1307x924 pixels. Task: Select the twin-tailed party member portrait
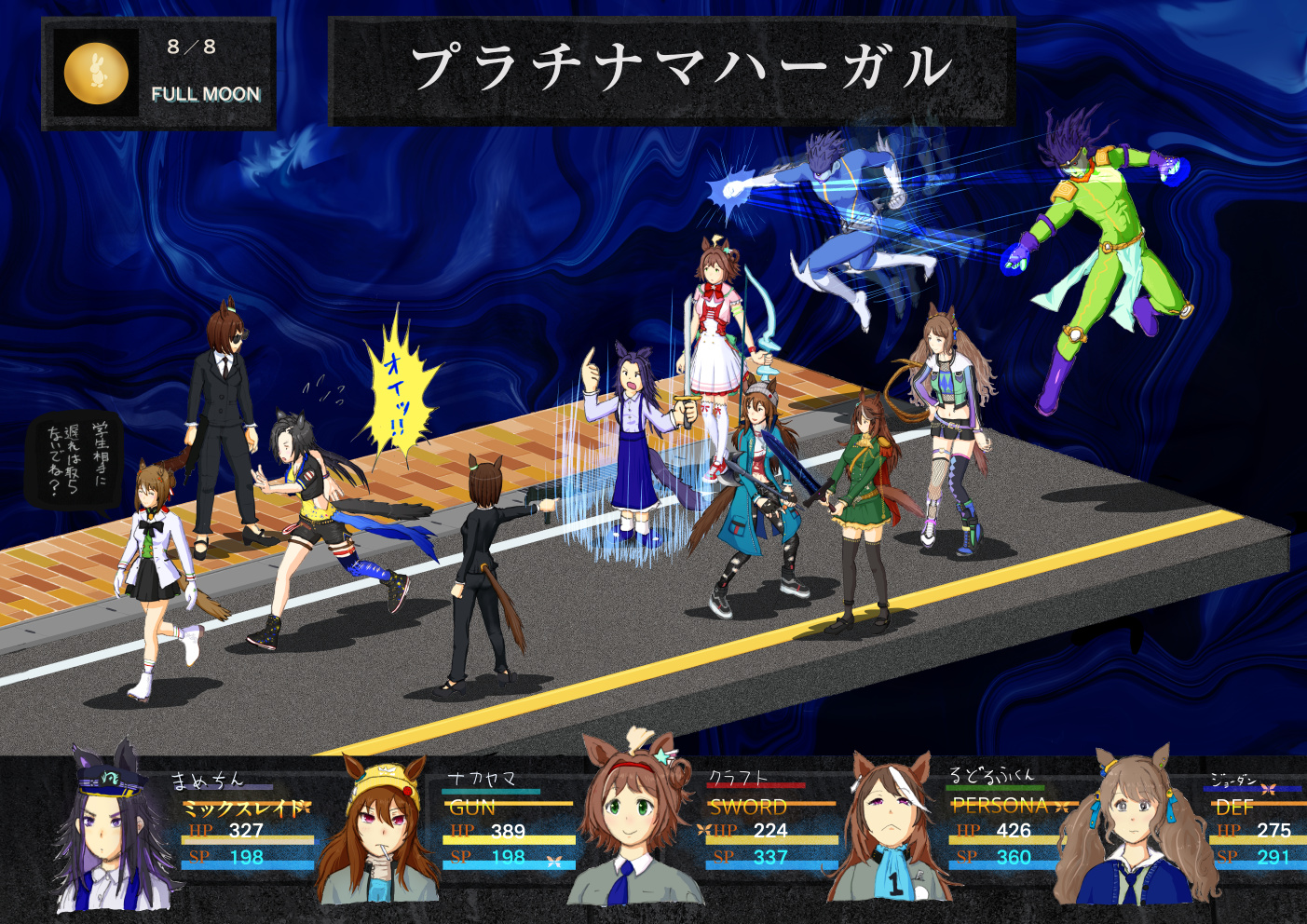coord(1135,829)
